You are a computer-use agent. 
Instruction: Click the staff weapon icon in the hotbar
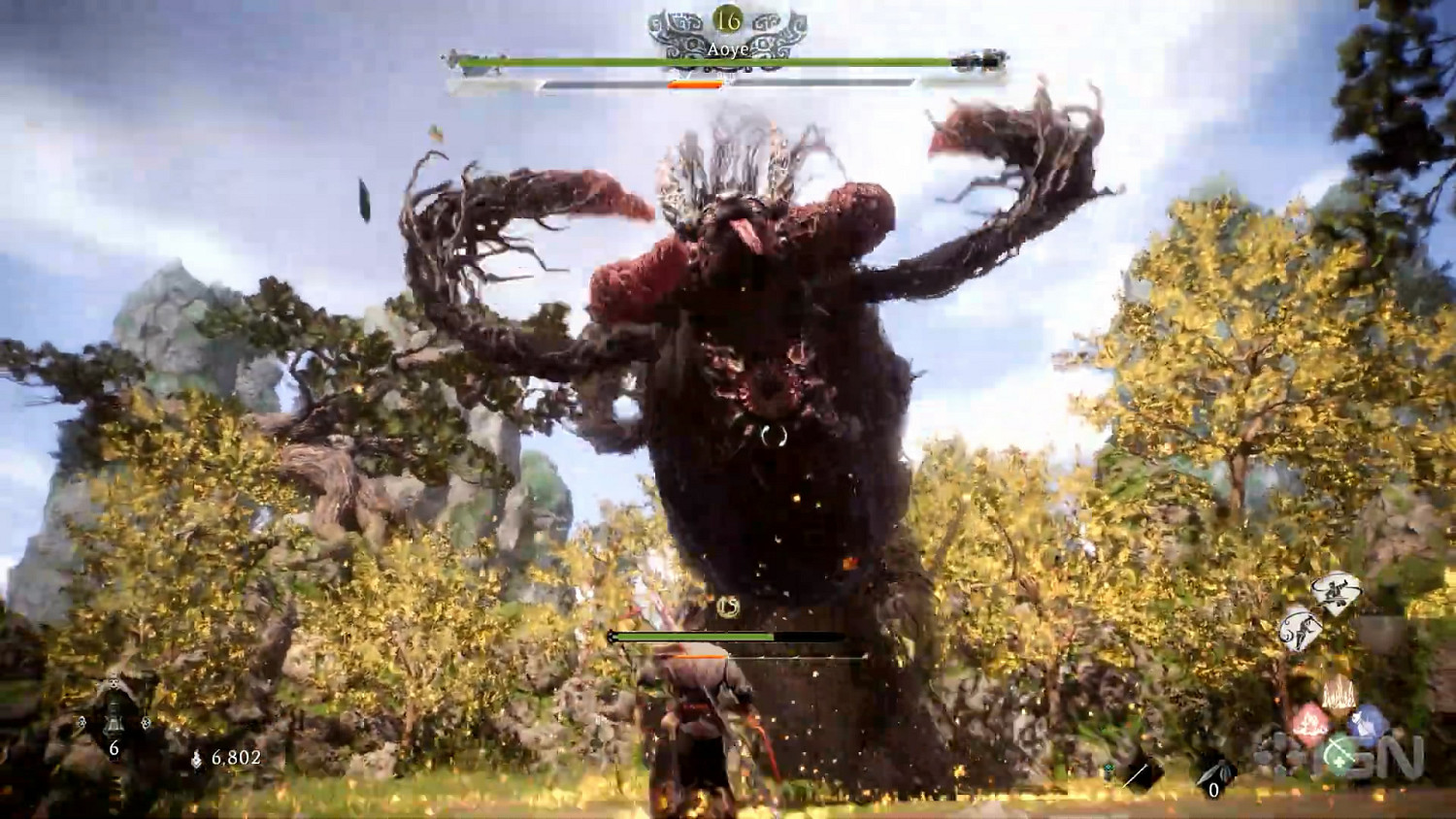tap(1136, 773)
